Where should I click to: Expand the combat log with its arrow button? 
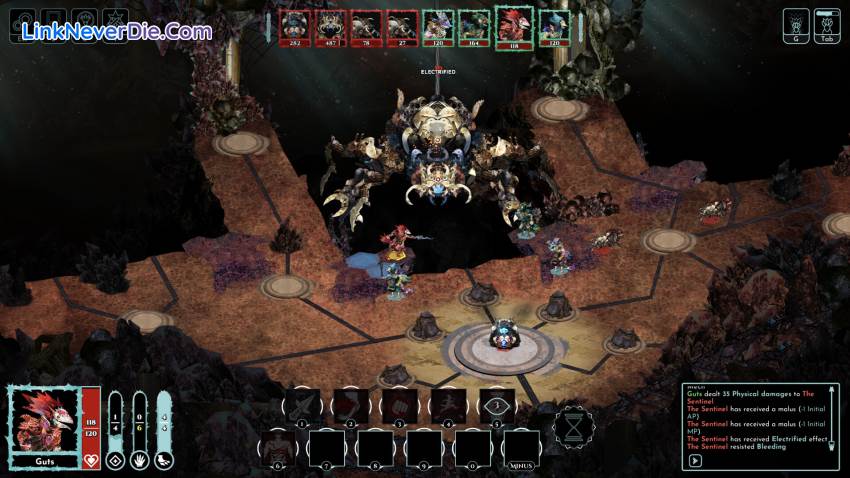coord(693,461)
